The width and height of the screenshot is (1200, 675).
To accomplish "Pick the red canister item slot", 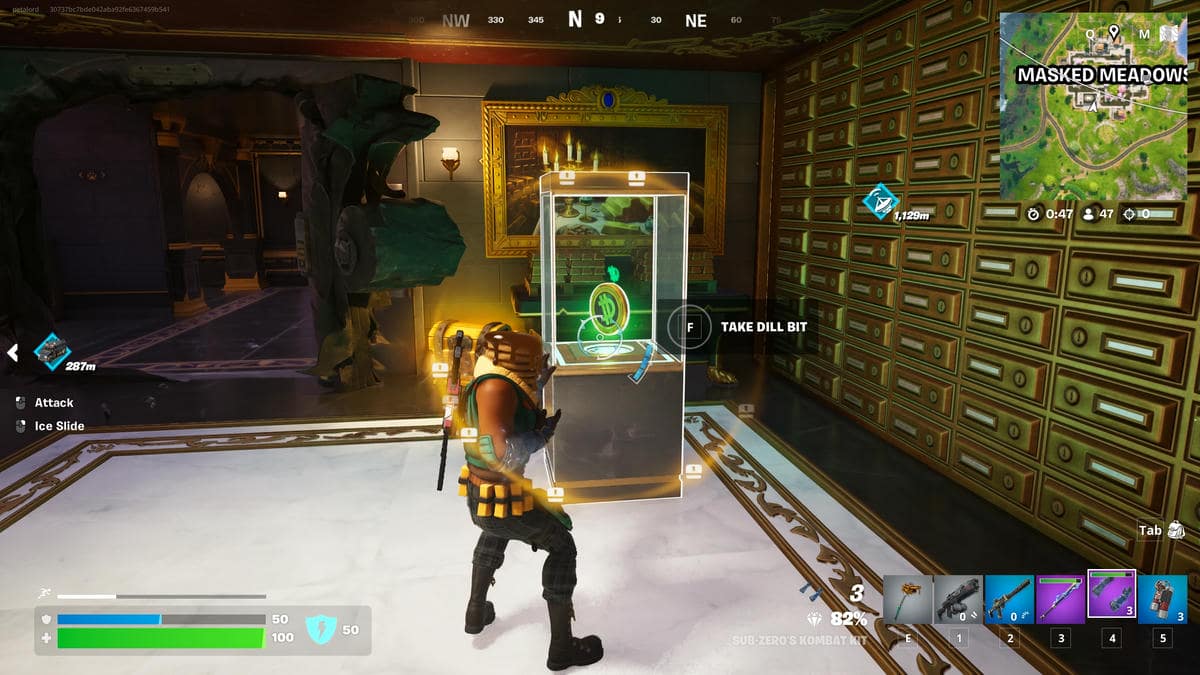I will coord(1162,600).
